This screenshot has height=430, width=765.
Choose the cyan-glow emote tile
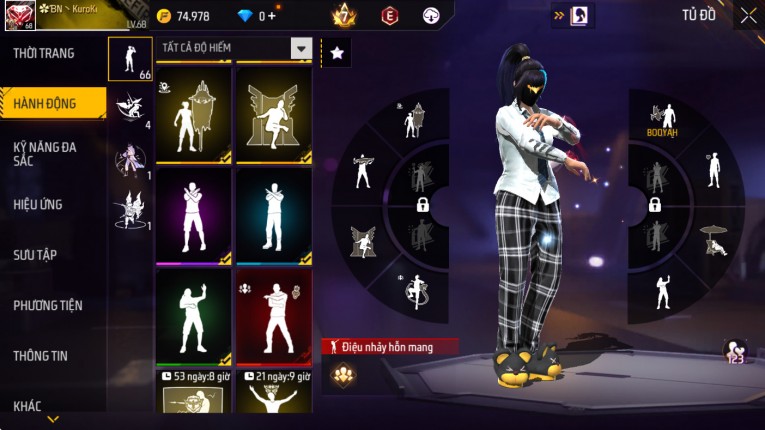(273, 215)
